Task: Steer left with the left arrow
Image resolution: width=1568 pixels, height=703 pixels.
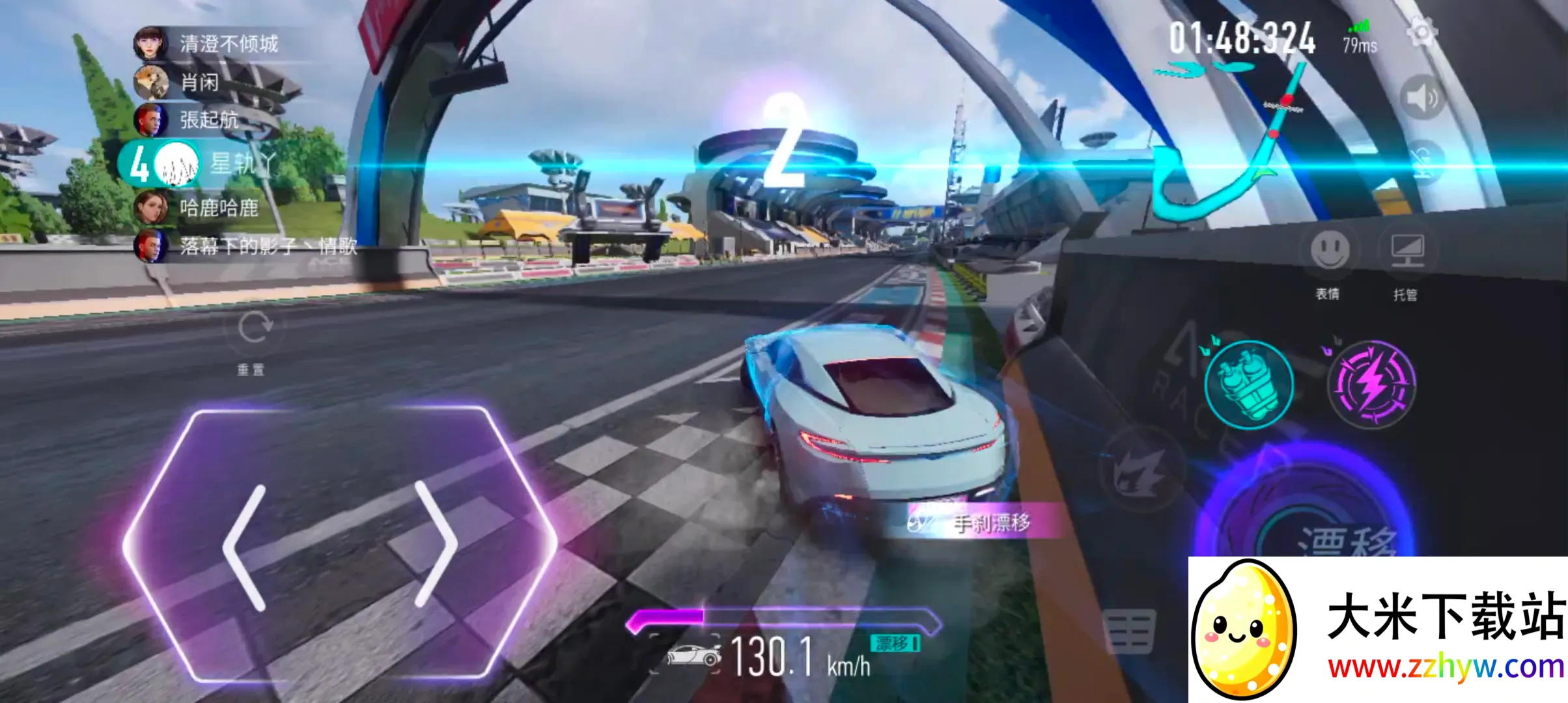Action: point(245,548)
